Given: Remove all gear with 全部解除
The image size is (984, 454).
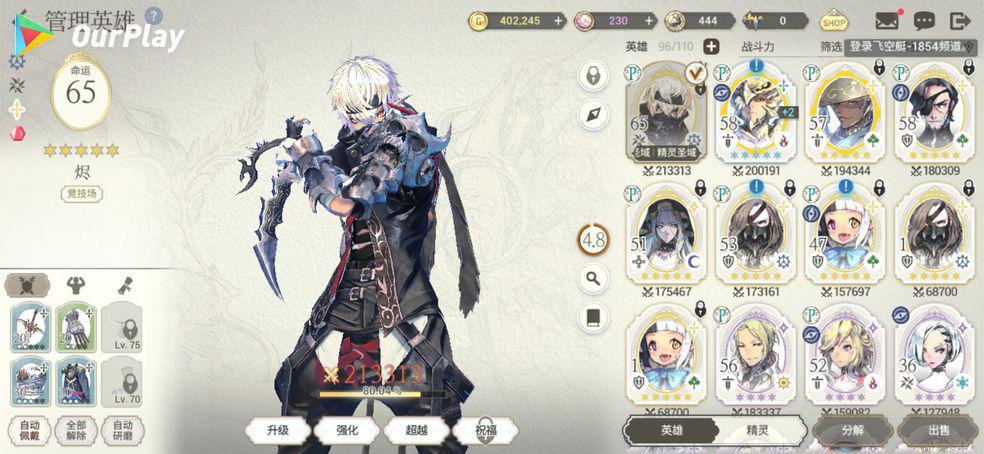Looking at the screenshot, I should (74, 431).
